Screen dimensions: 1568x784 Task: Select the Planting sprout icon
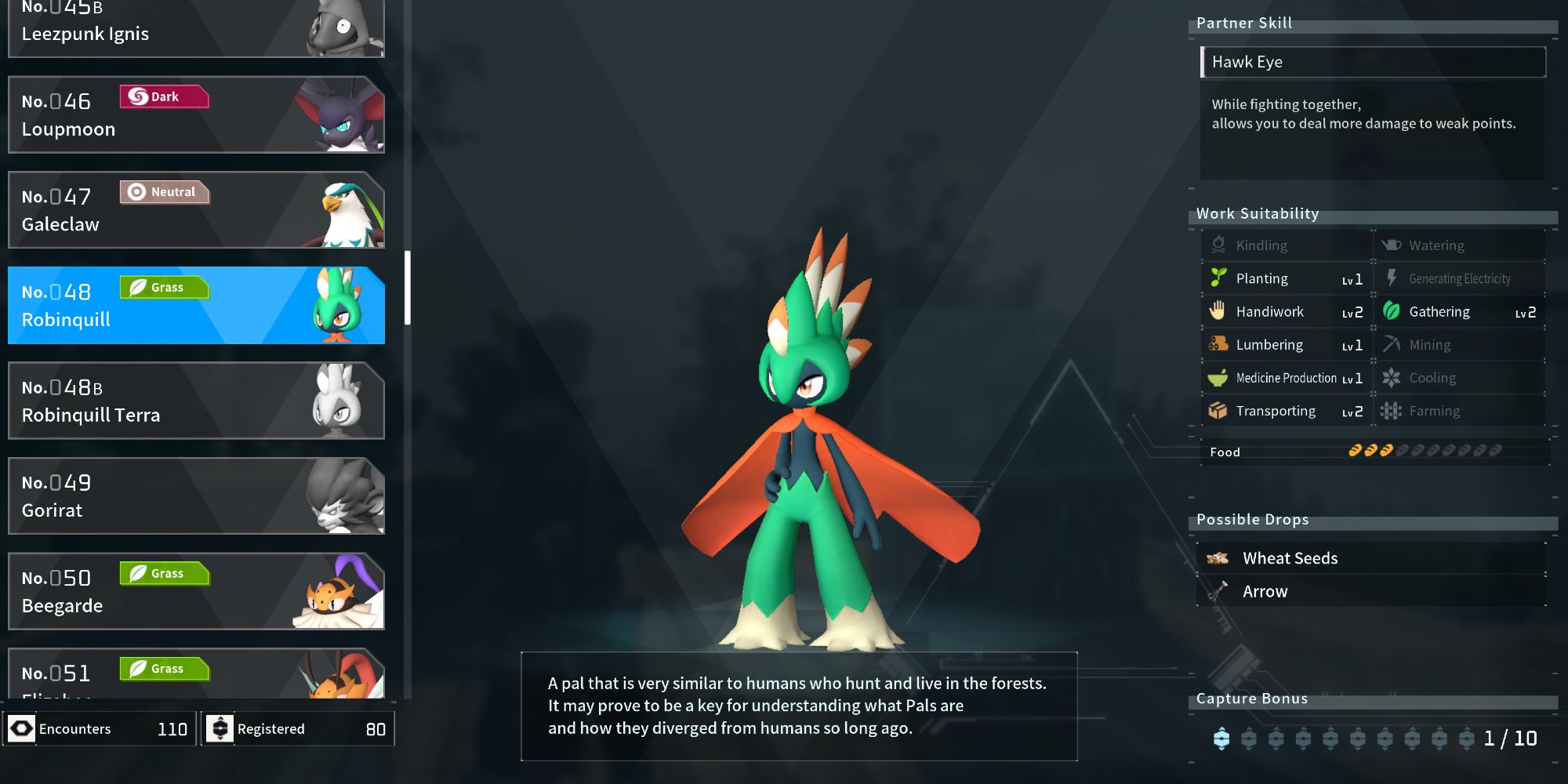[1218, 278]
